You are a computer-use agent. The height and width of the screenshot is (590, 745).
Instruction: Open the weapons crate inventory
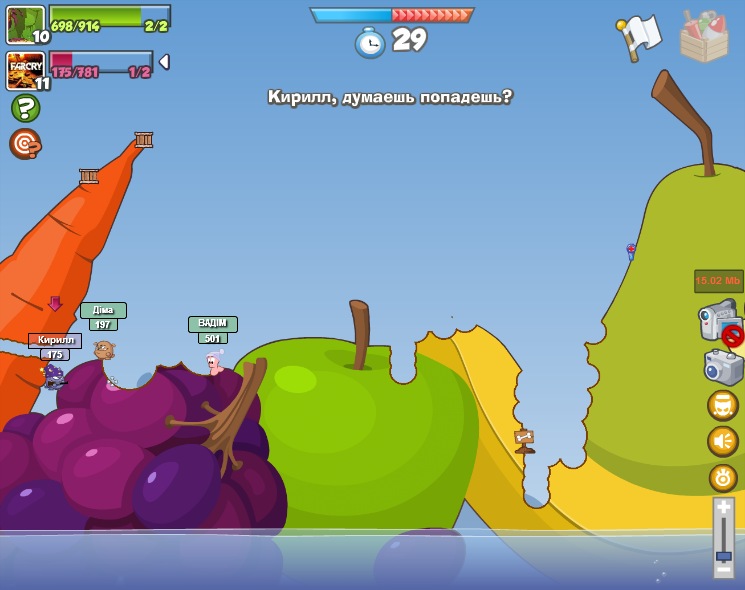coord(703,37)
